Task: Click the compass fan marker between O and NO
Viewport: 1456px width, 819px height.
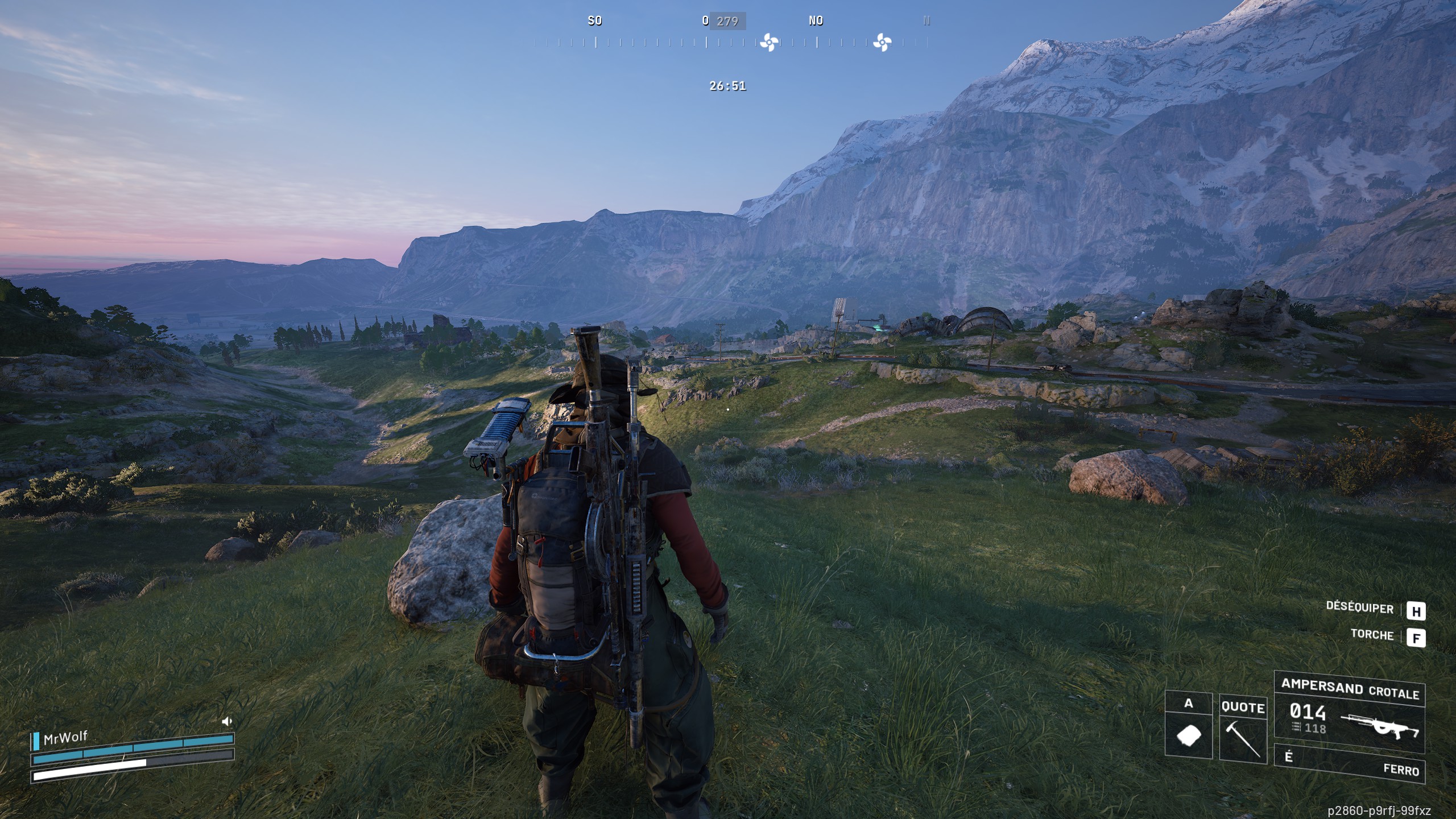Action: click(x=769, y=42)
